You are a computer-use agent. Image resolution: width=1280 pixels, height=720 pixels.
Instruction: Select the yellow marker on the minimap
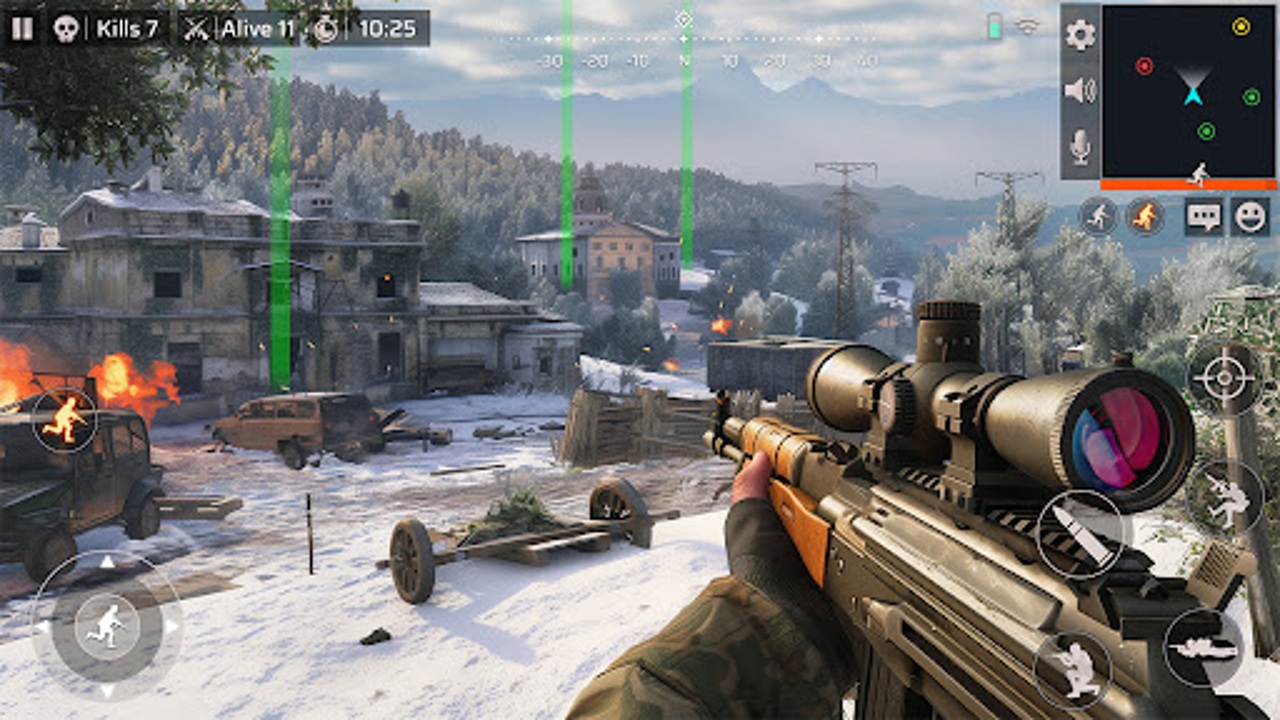[x=1241, y=27]
